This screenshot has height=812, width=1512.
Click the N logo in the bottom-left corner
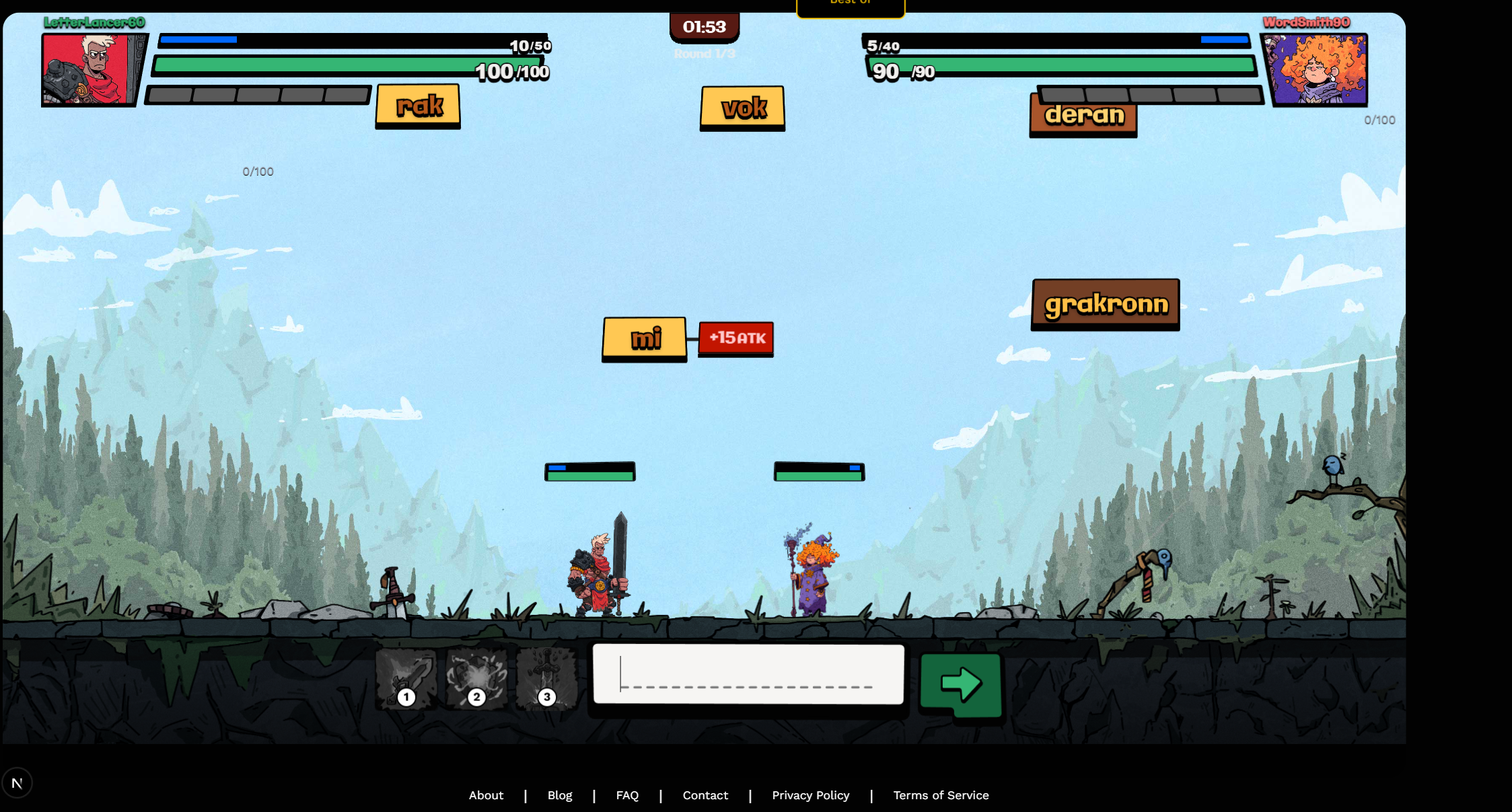tap(18, 782)
